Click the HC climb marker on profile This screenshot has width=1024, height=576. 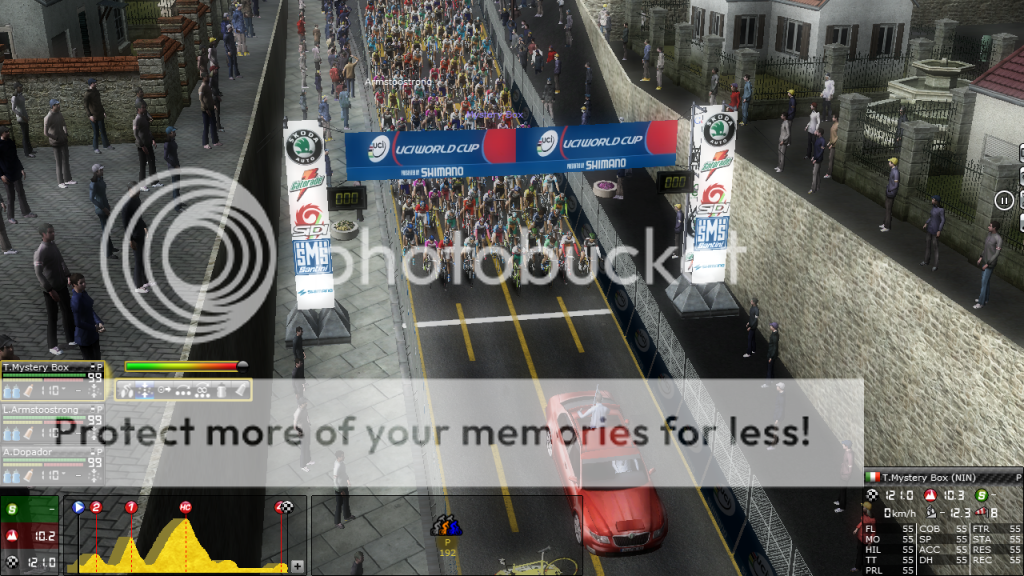tap(185, 507)
